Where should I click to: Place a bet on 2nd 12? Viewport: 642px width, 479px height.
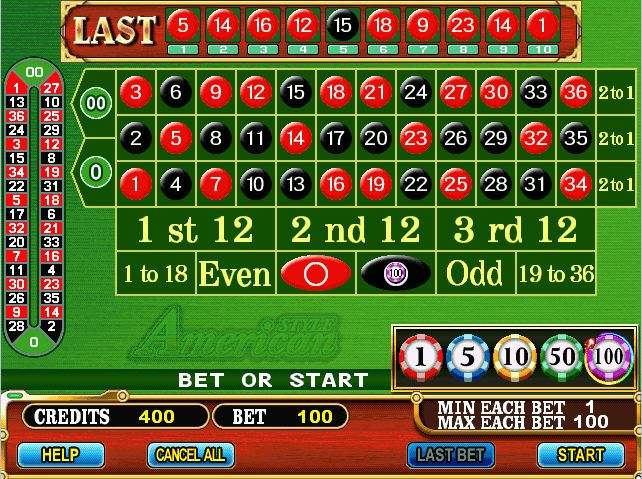point(356,230)
